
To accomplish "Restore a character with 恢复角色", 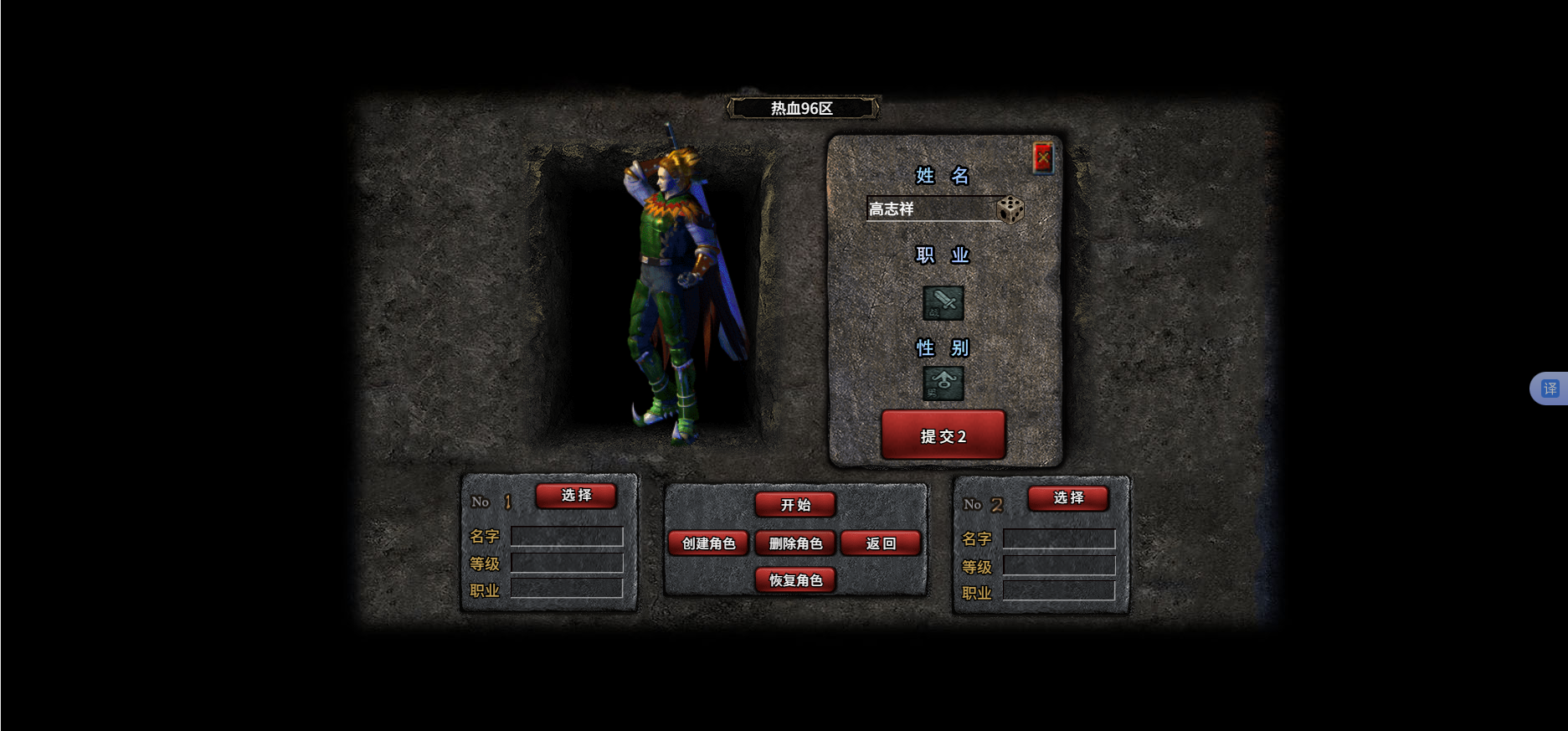I will pos(795,580).
